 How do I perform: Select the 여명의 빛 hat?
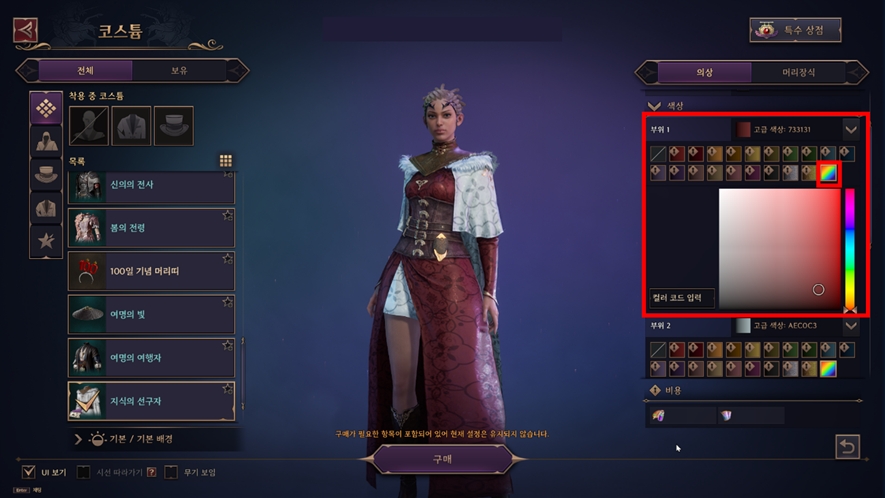pos(151,314)
